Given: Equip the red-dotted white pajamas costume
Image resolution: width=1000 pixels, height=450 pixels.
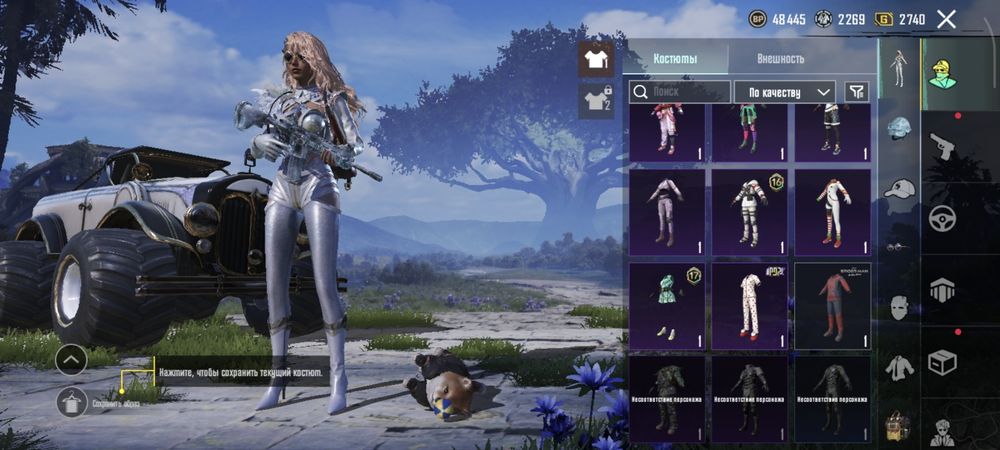Looking at the screenshot, I should click(749, 306).
